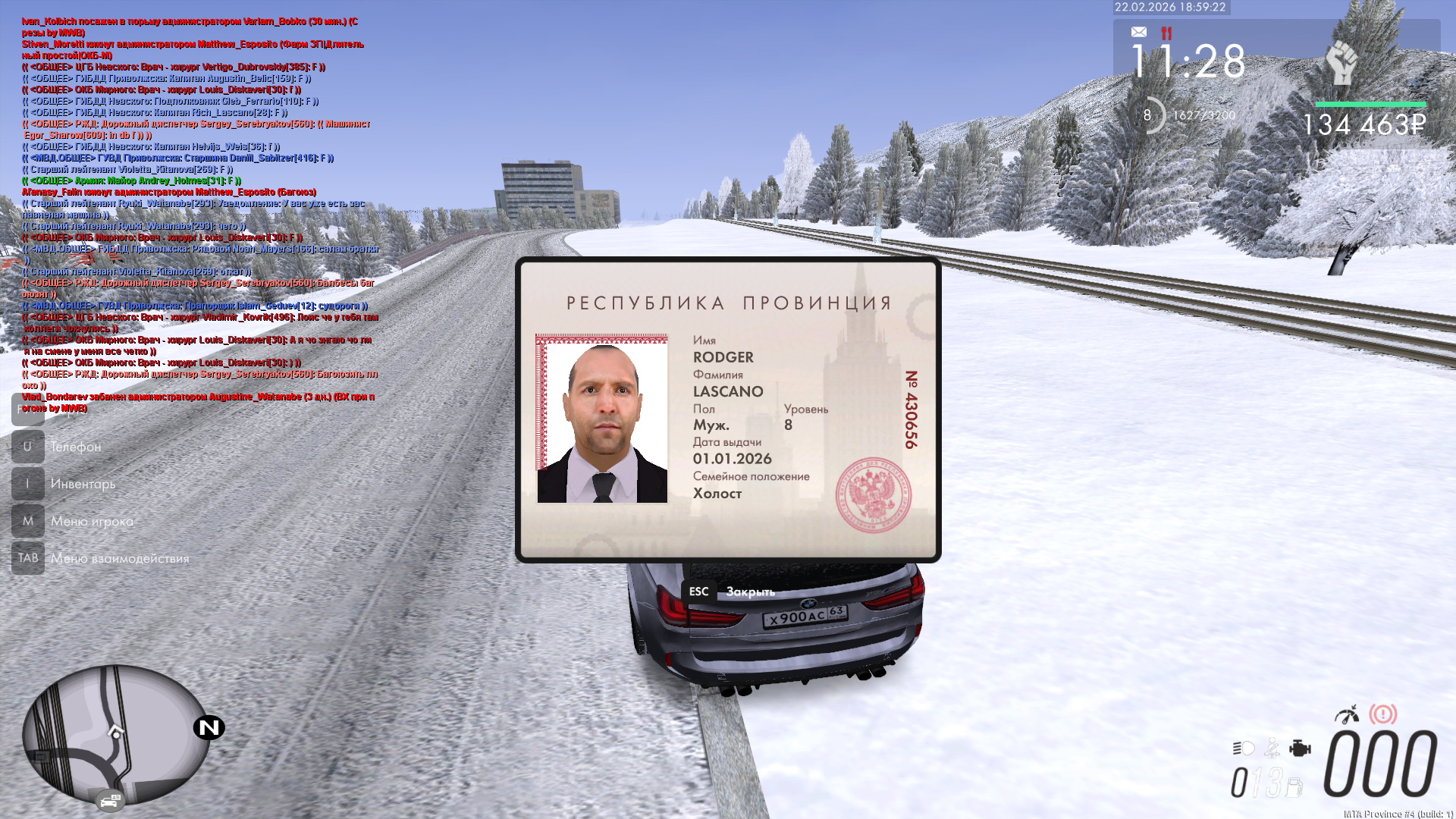Click the passport photo of Rodger Lascano
Viewport: 1456px width, 819px height.
click(602, 419)
